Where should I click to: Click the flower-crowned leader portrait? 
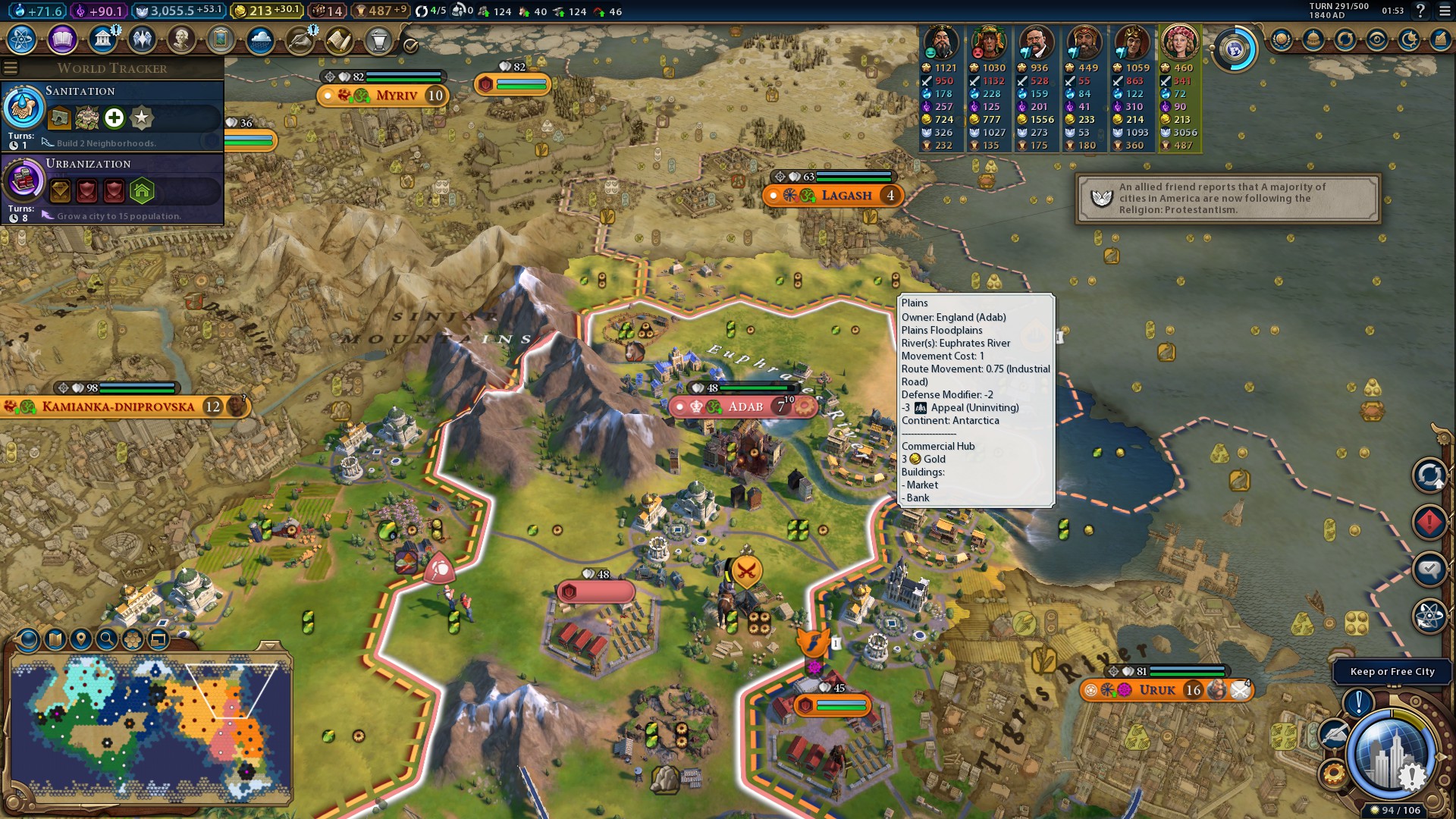1179,42
